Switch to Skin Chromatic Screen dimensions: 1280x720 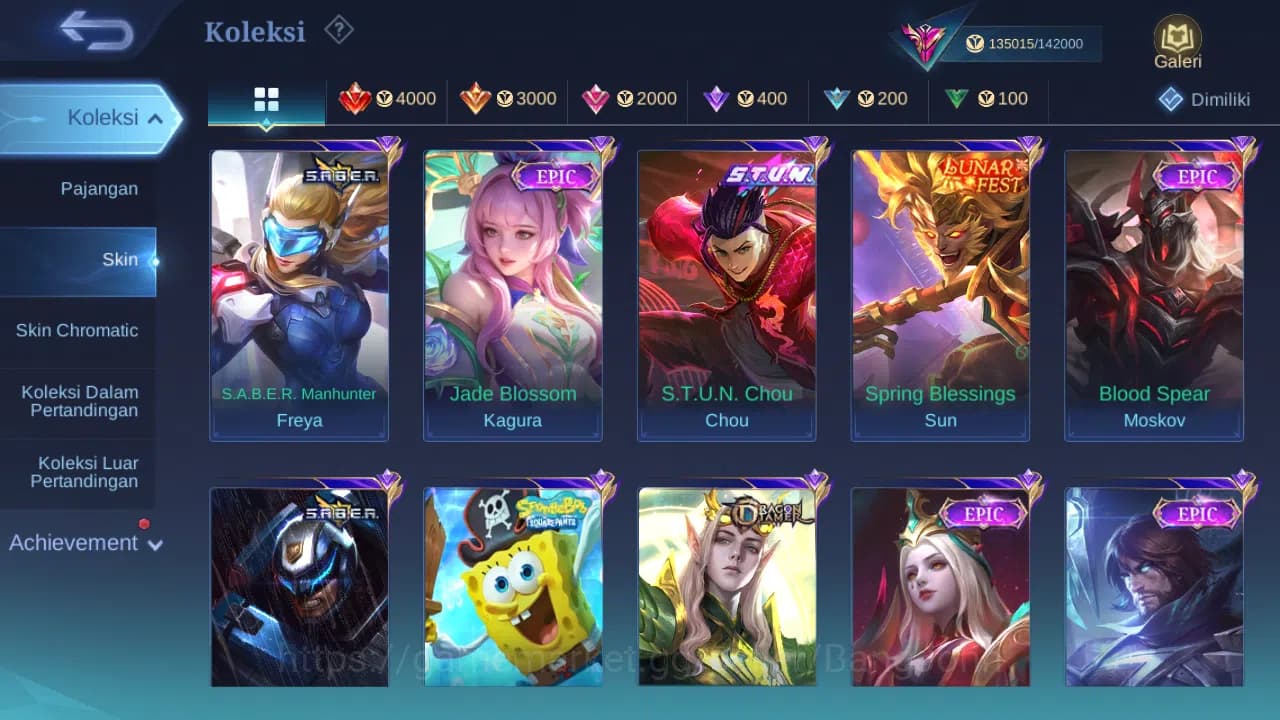click(79, 330)
